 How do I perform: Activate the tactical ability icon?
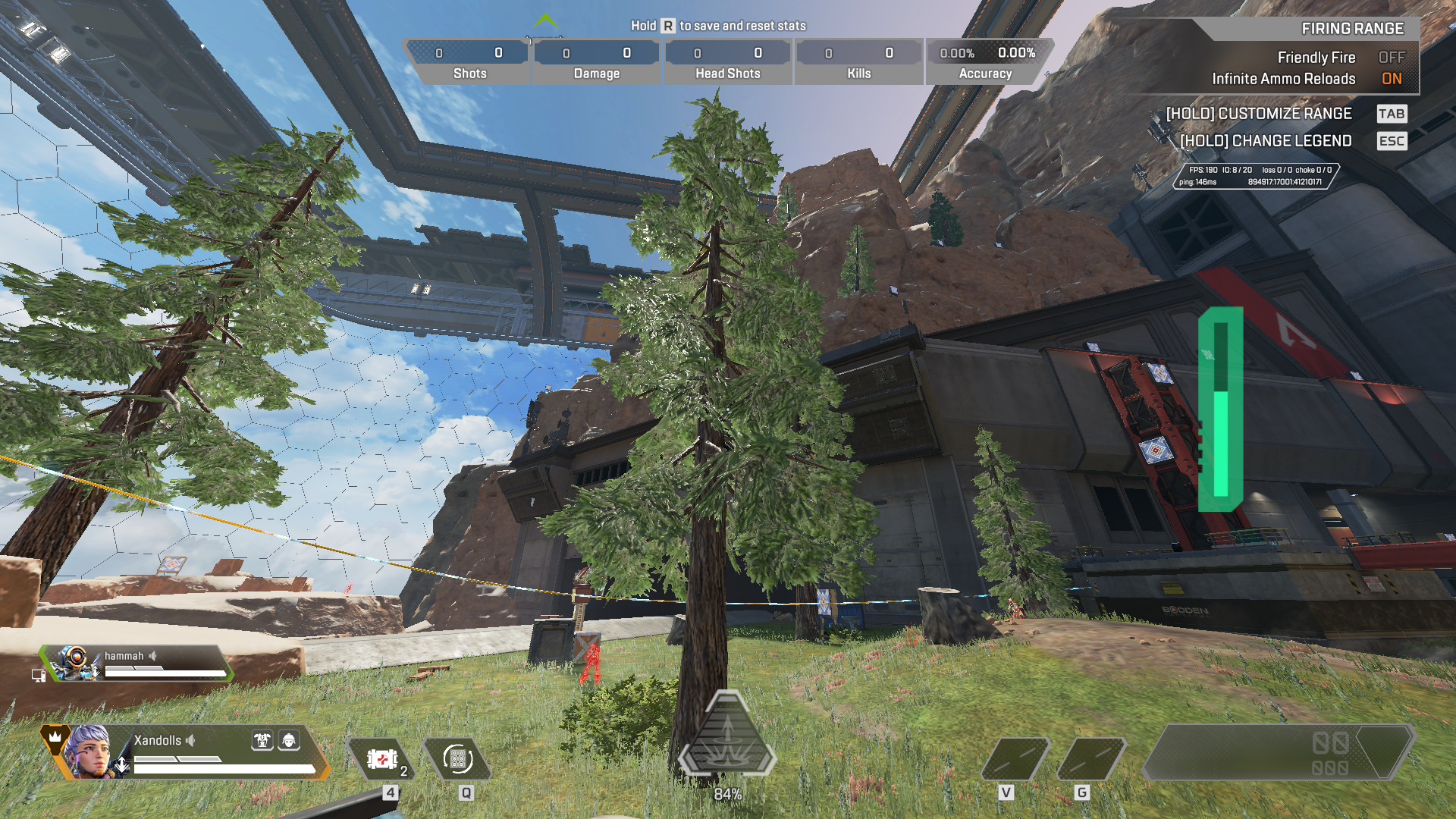pyautogui.click(x=458, y=759)
